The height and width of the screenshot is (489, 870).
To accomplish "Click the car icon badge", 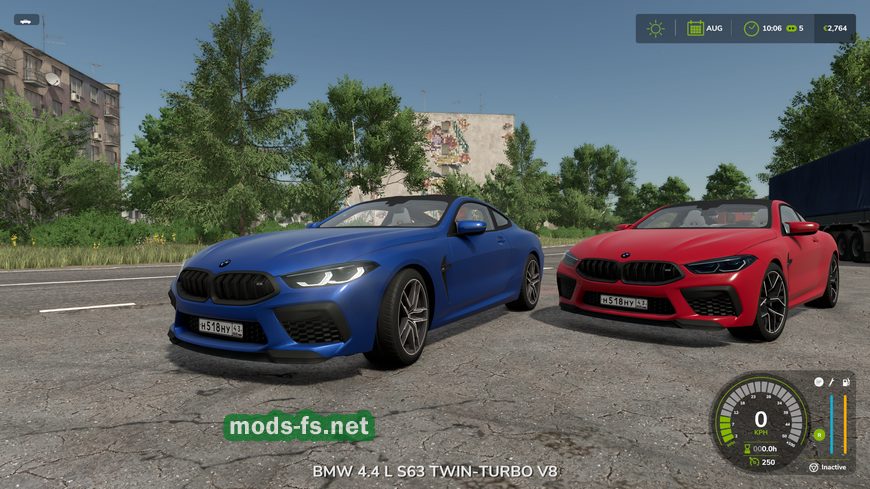I will (26, 19).
